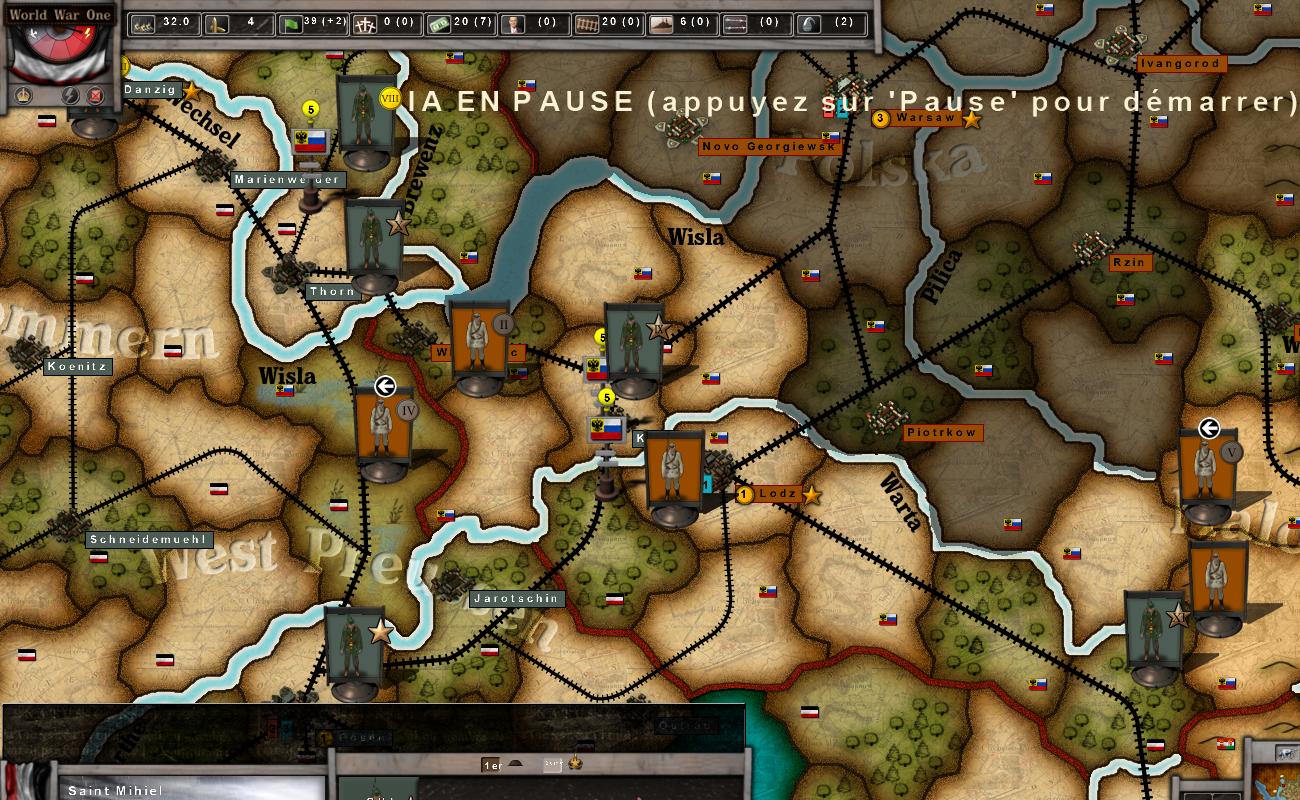Toggle the red X activation icon top-left
1300x800 pixels.
95,94
